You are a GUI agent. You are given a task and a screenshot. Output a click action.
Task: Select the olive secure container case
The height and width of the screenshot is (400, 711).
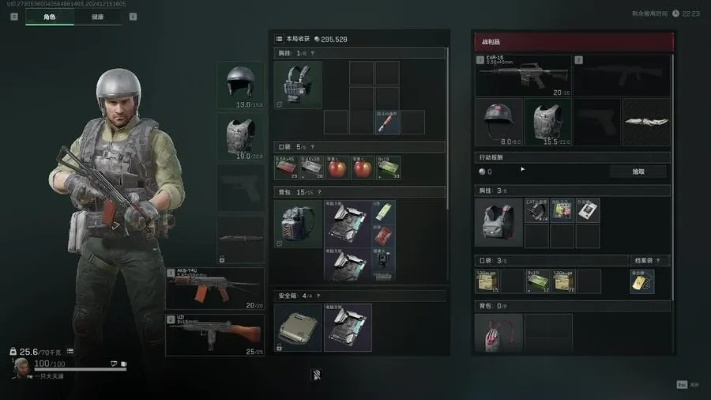point(298,328)
